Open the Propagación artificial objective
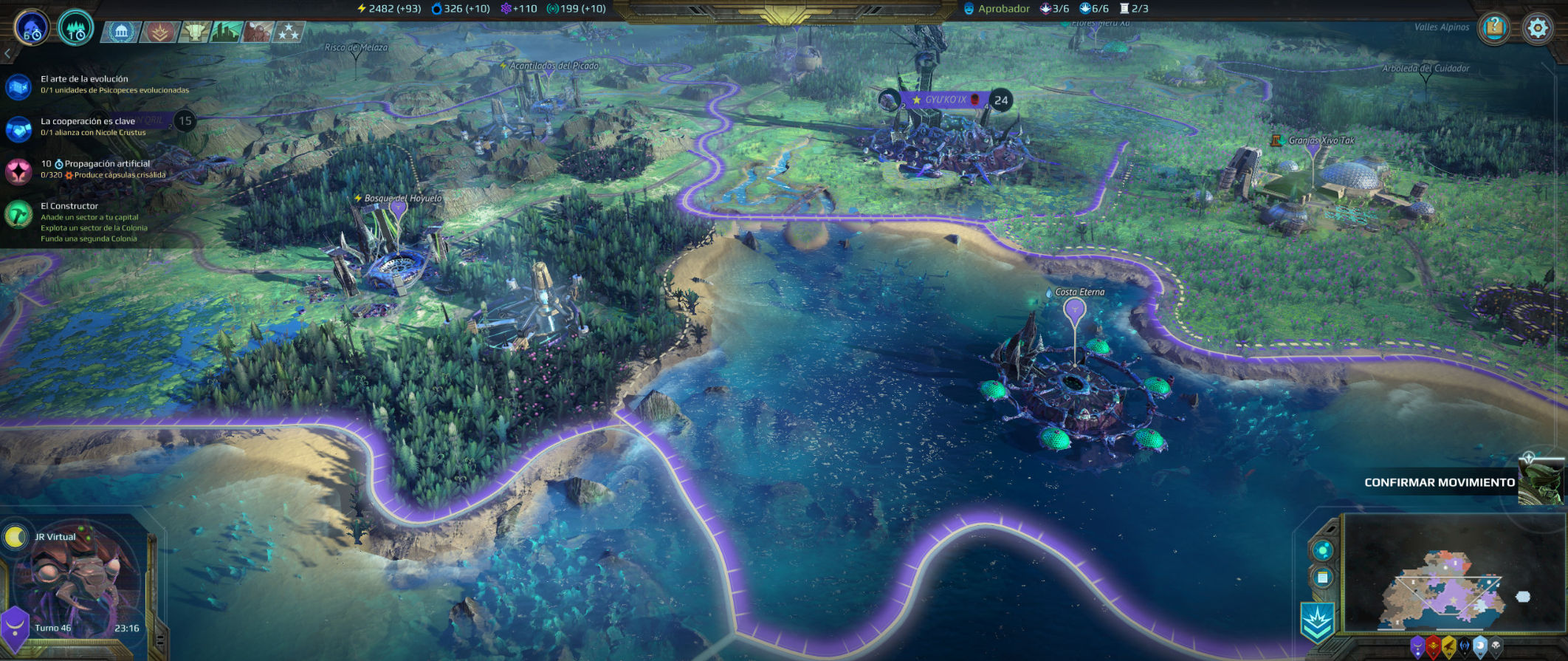 [x=94, y=169]
